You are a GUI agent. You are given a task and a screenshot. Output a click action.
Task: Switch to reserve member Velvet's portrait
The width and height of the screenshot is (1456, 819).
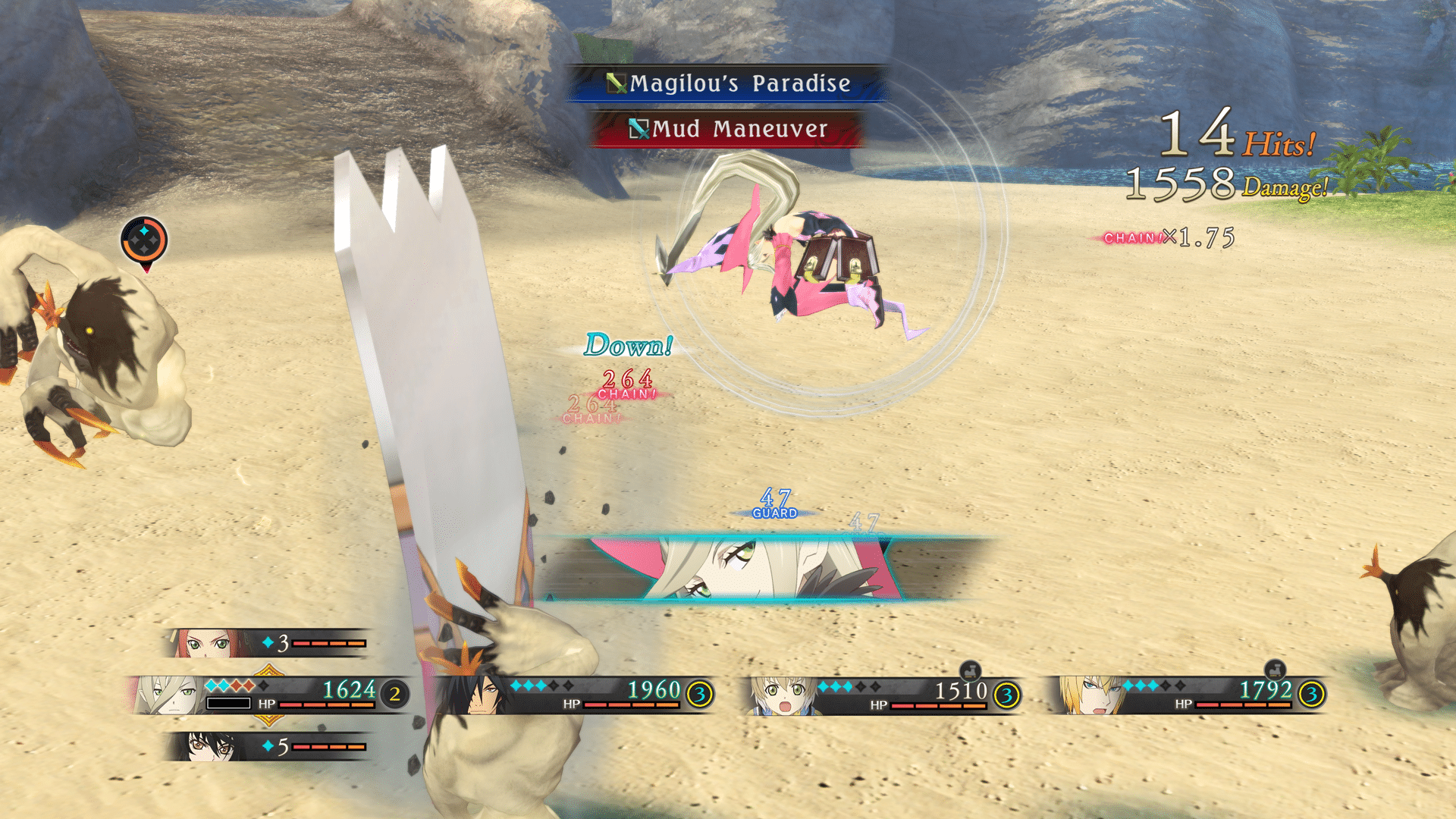(265, 746)
